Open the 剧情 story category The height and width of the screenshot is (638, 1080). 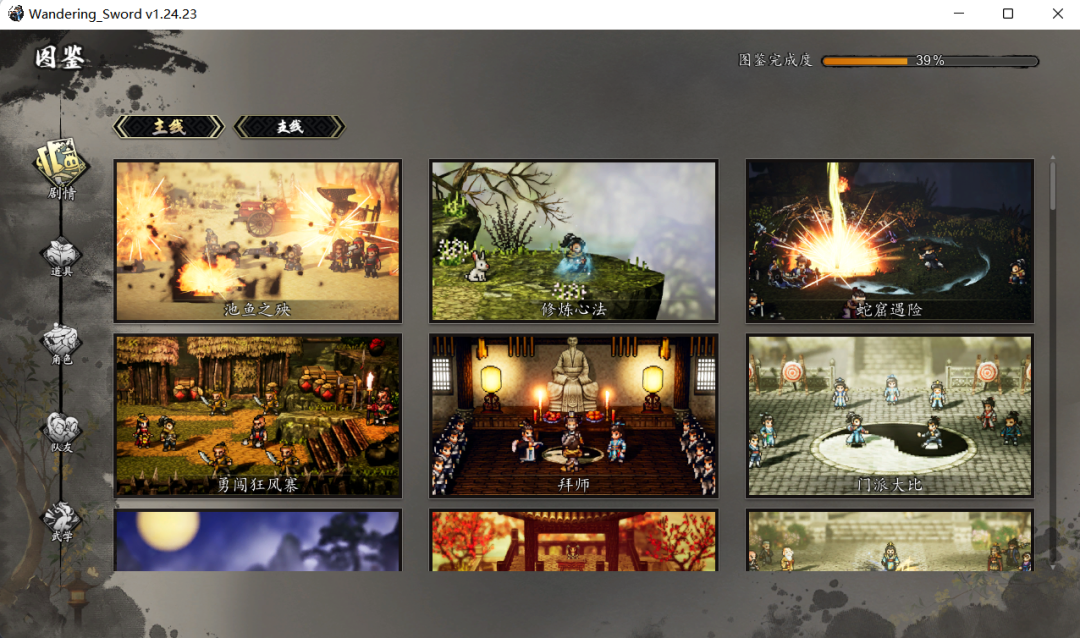point(61,167)
